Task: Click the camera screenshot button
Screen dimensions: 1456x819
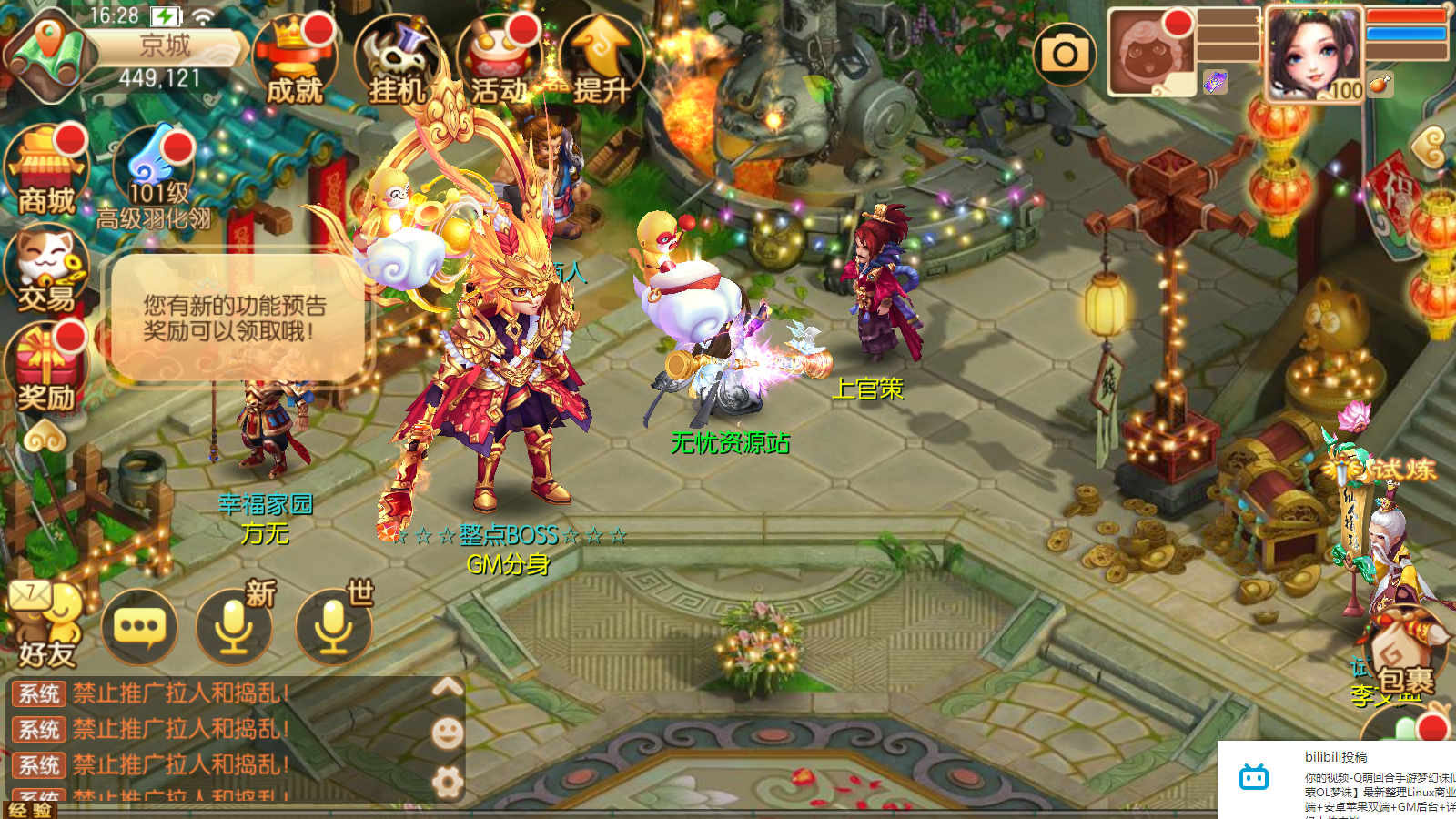Action: click(1065, 55)
